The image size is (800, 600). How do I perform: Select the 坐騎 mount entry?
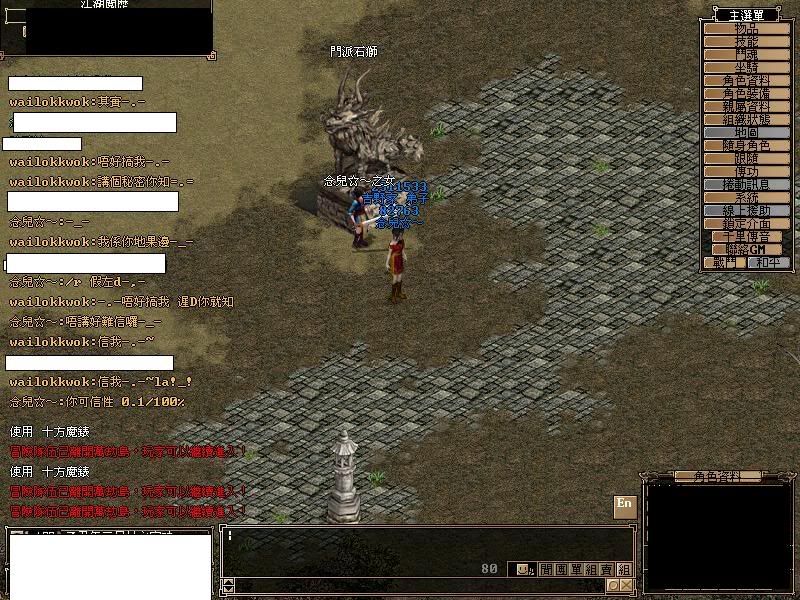[x=746, y=67]
